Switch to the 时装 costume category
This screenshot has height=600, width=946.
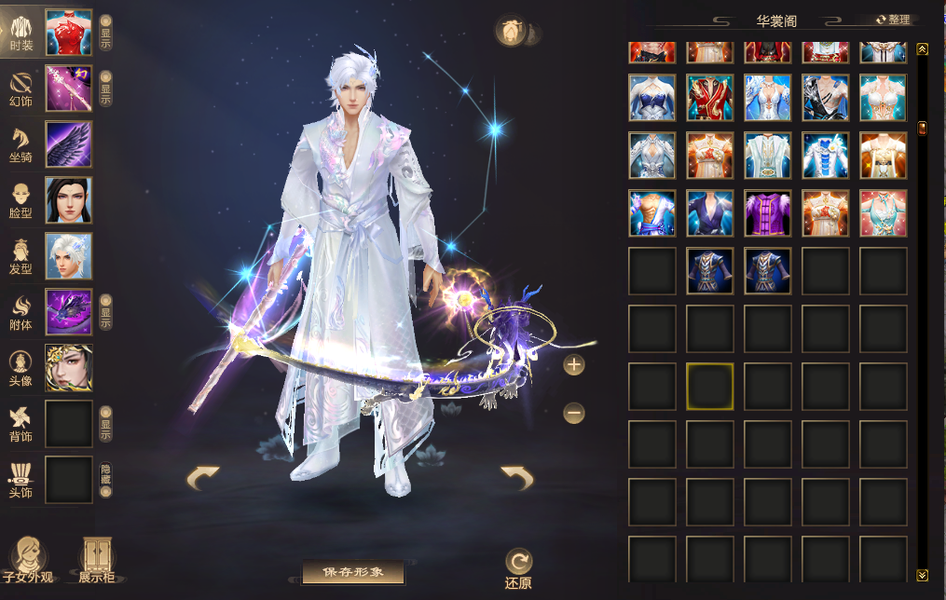(21, 32)
